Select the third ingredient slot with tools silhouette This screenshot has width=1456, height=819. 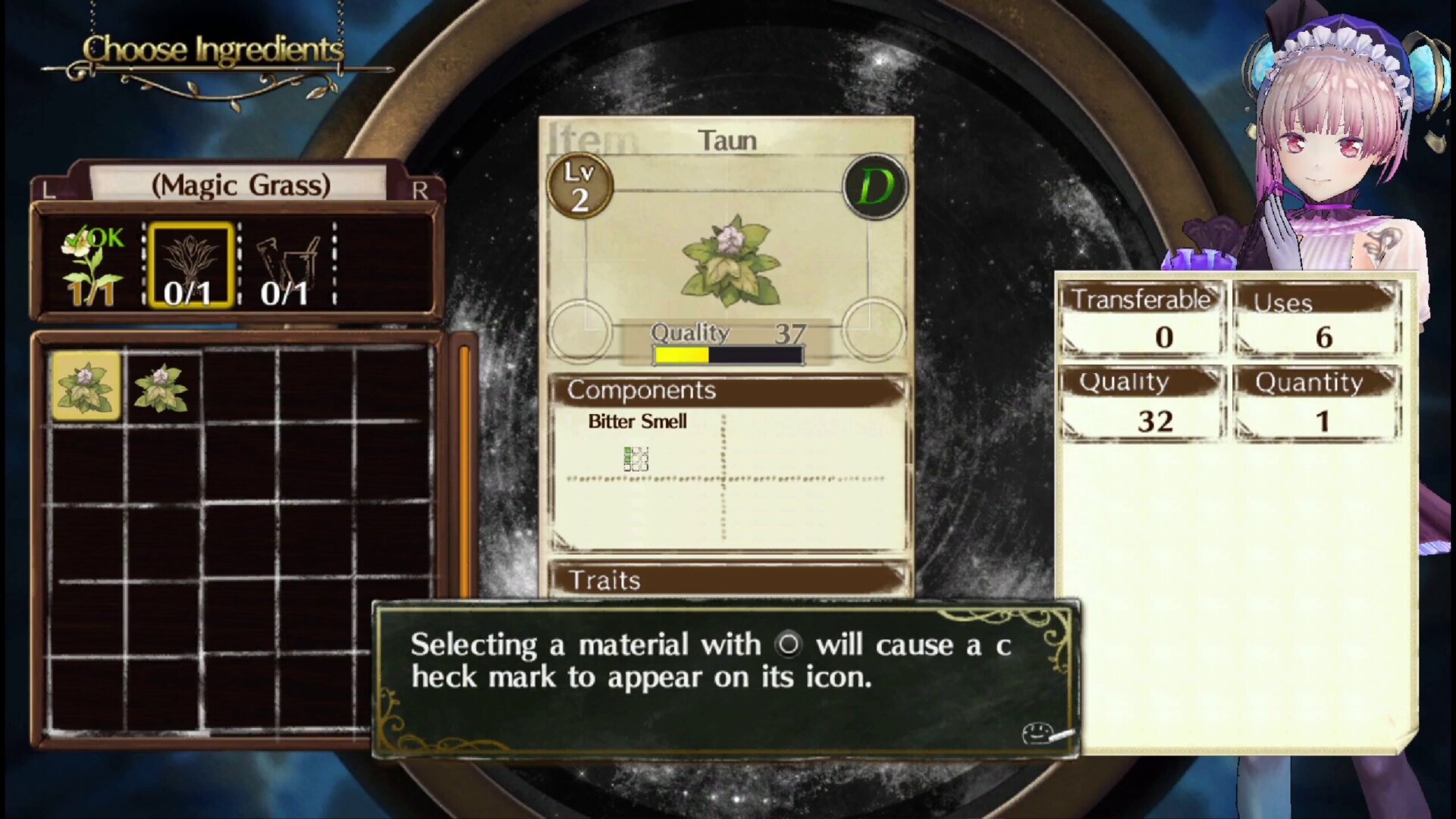[287, 267]
